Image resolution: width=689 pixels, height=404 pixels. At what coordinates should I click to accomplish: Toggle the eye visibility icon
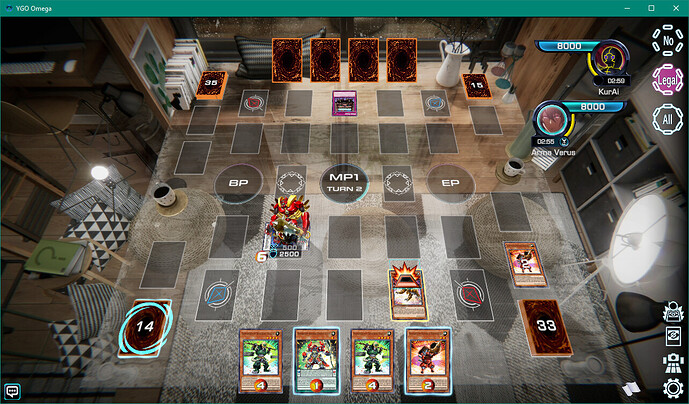pyautogui.click(x=673, y=337)
